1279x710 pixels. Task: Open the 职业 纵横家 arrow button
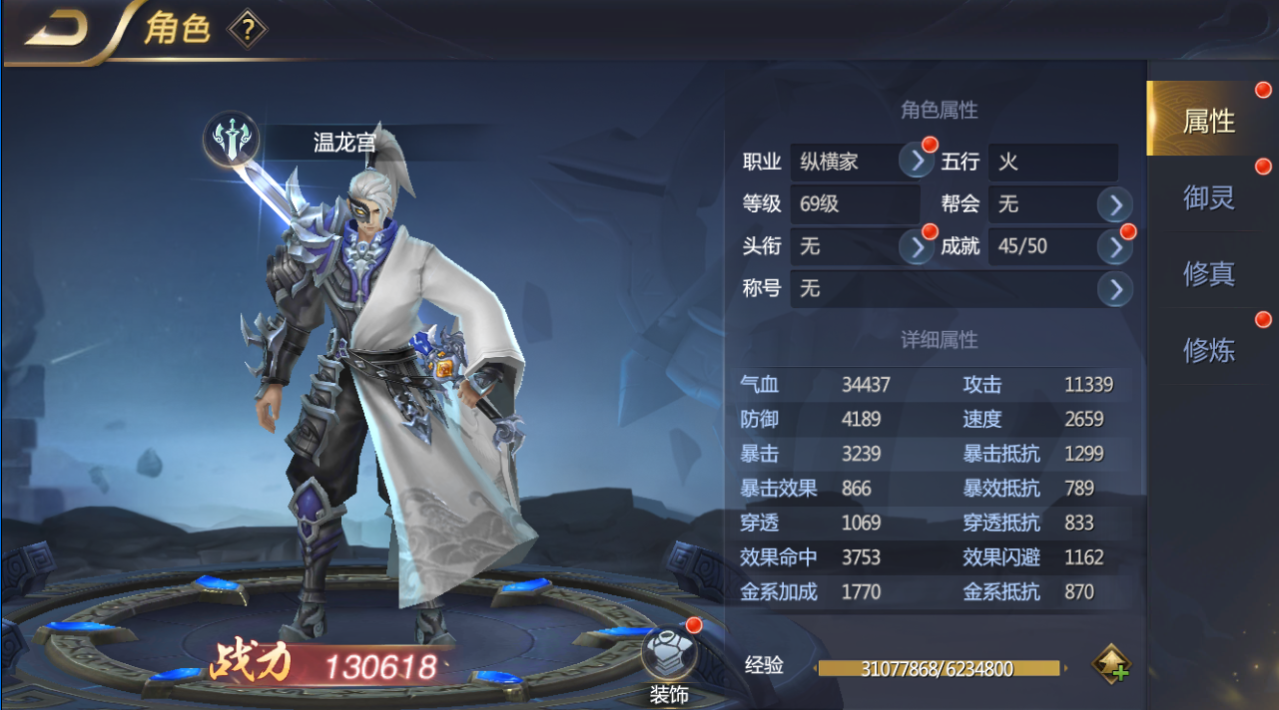tap(916, 160)
